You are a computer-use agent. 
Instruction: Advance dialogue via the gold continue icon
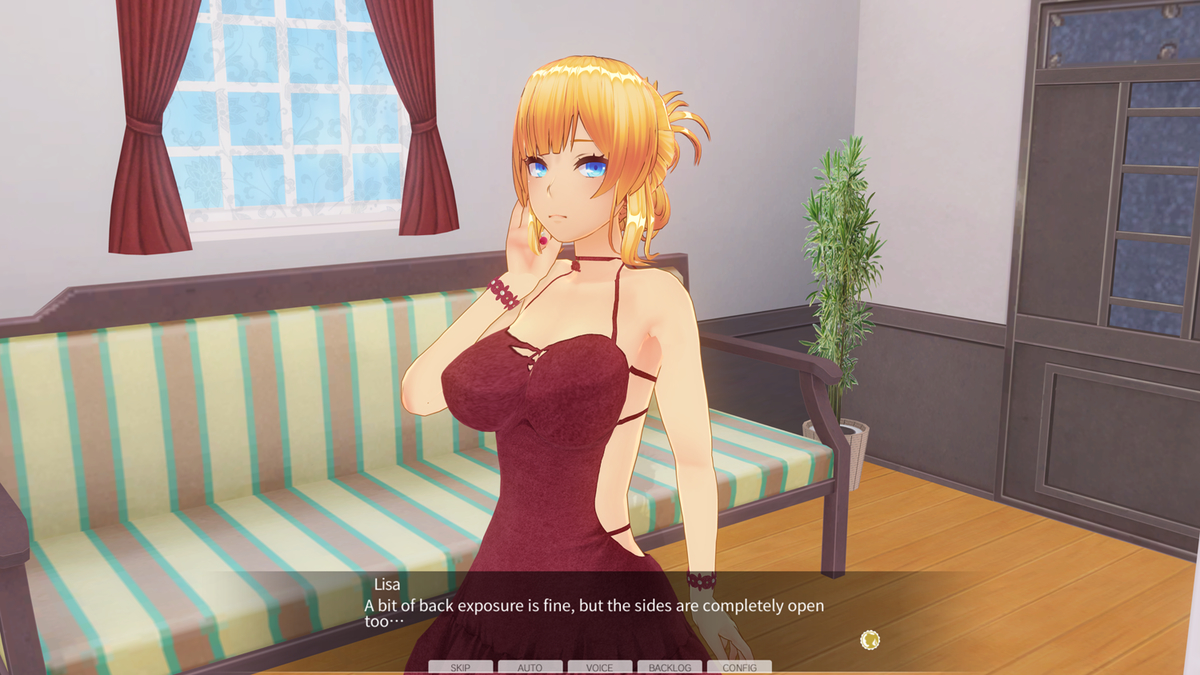pyautogui.click(x=870, y=639)
